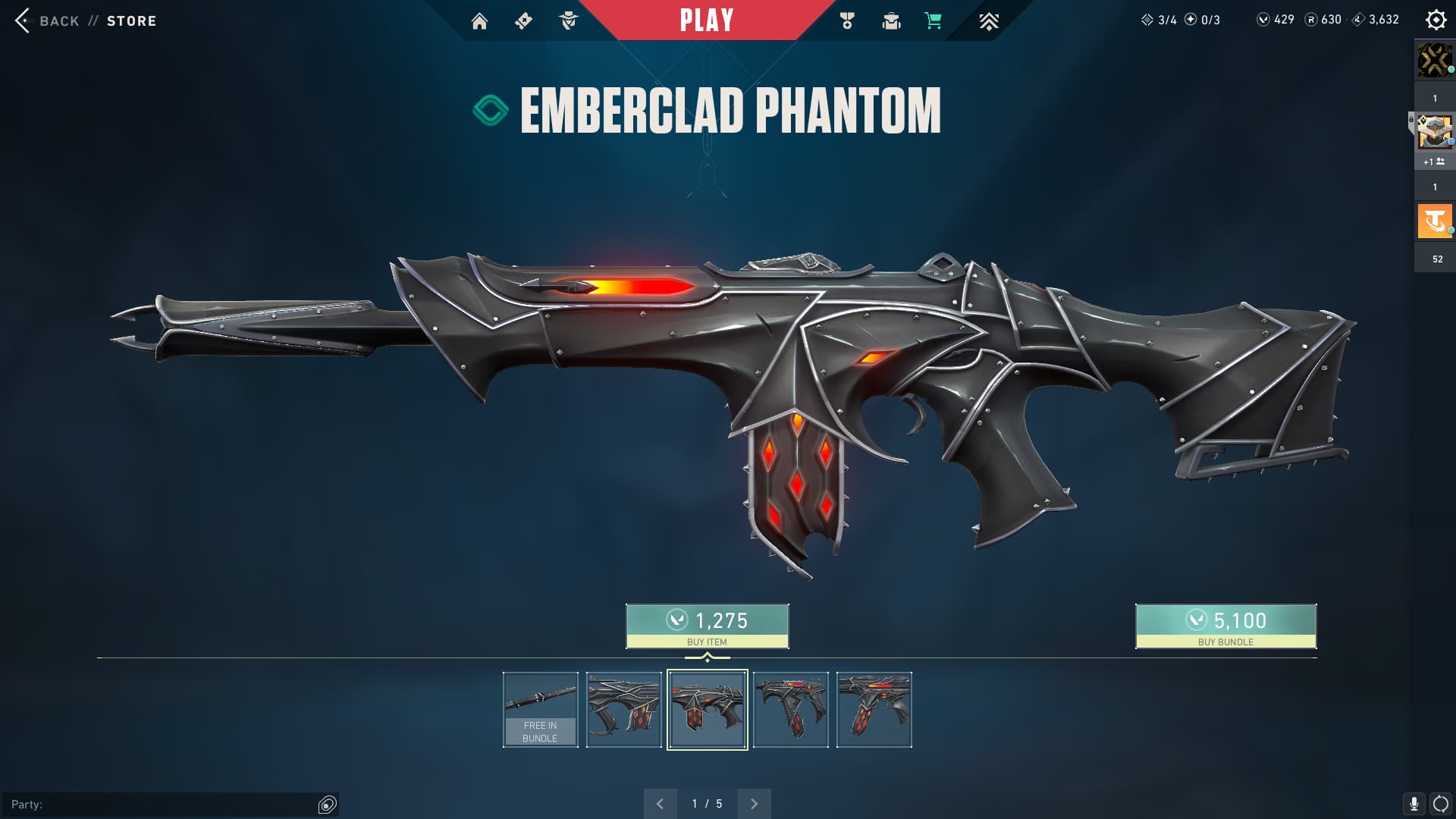Image resolution: width=1456 pixels, height=819 pixels.
Task: Open the Agents icon
Action: (568, 21)
